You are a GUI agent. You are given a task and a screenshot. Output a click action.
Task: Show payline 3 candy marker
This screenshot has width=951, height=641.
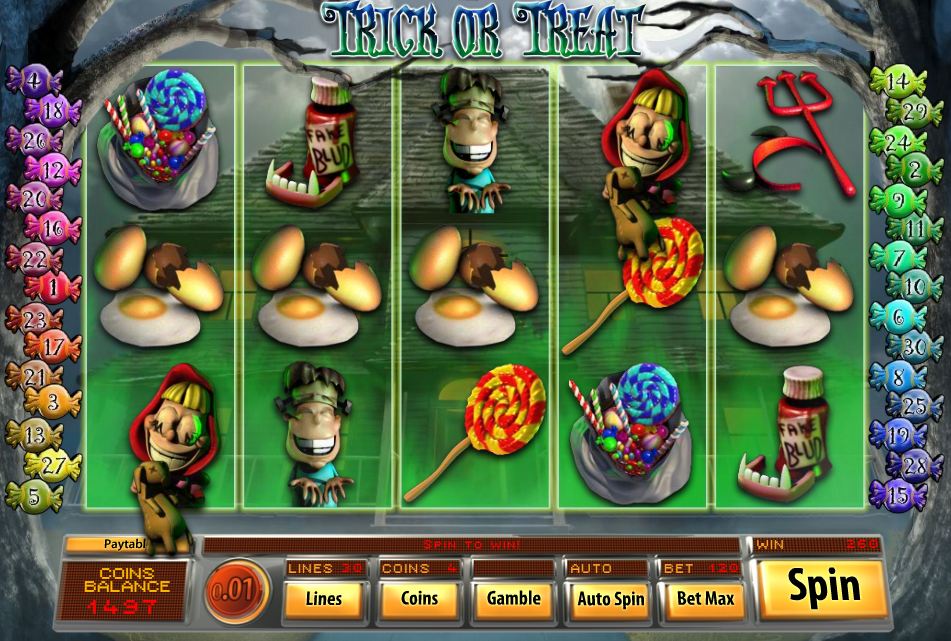pyautogui.click(x=61, y=403)
